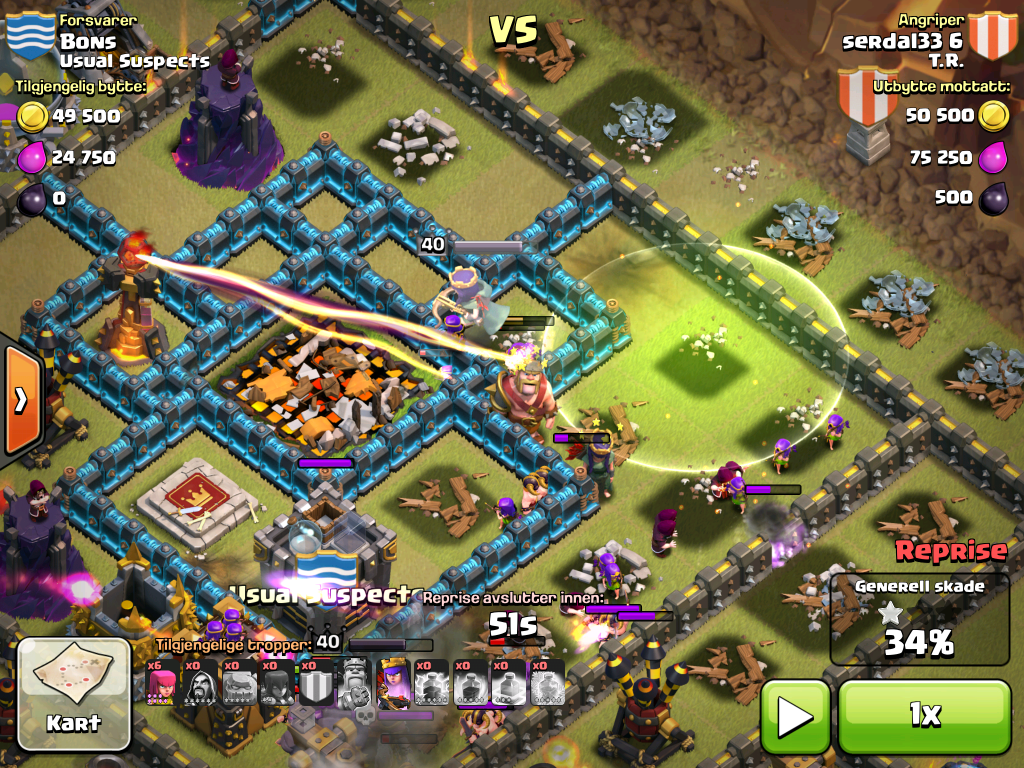Resume replay with the green play button
This screenshot has width=1024, height=768.
click(796, 715)
